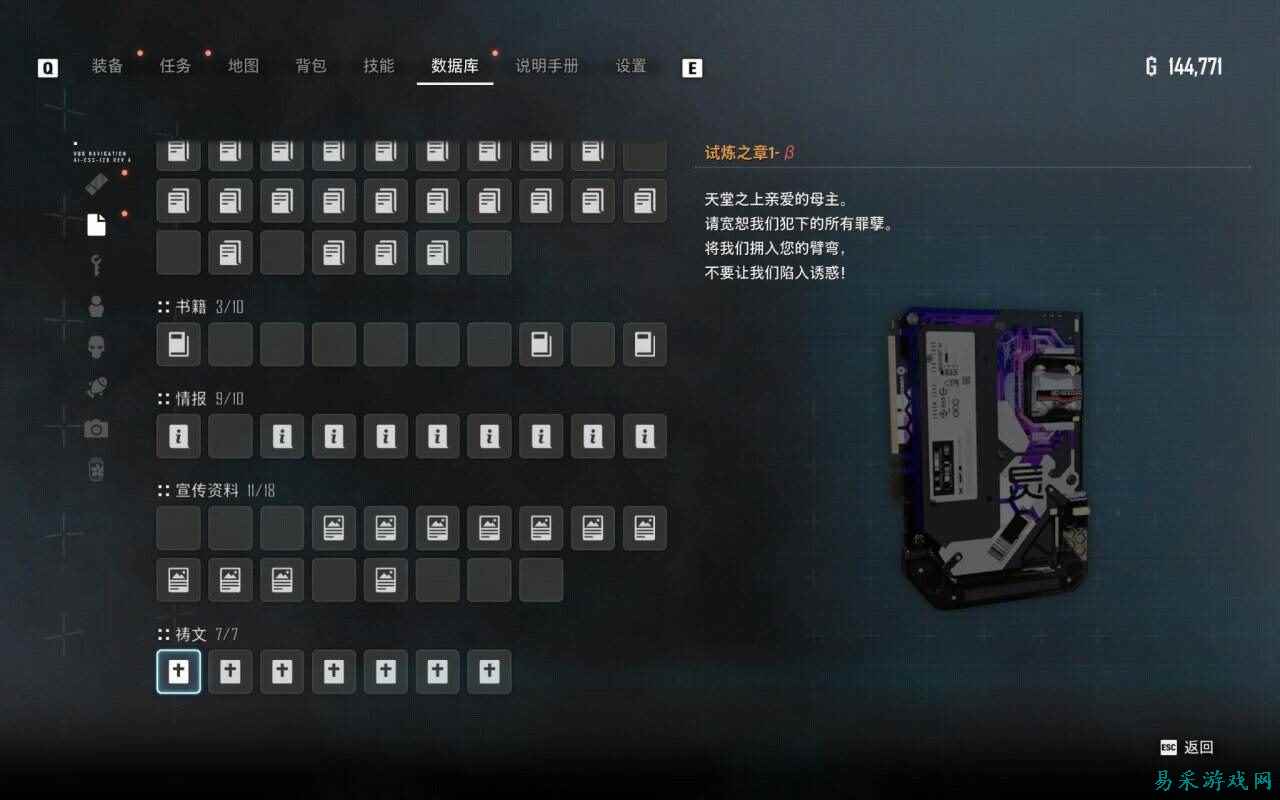The width and height of the screenshot is (1280, 800).
Task: Select the character silhouette icon in the sidebar
Action: tap(95, 307)
